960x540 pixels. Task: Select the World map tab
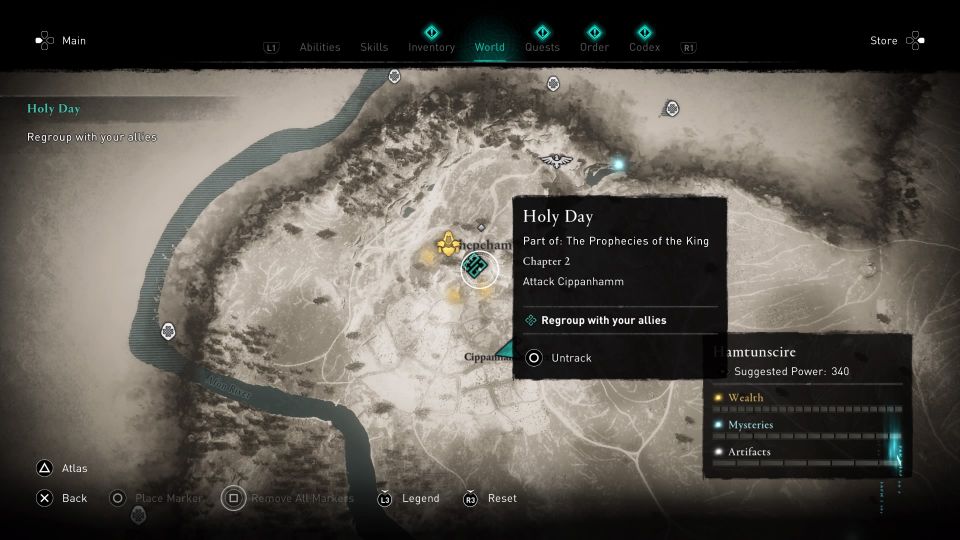pos(490,47)
